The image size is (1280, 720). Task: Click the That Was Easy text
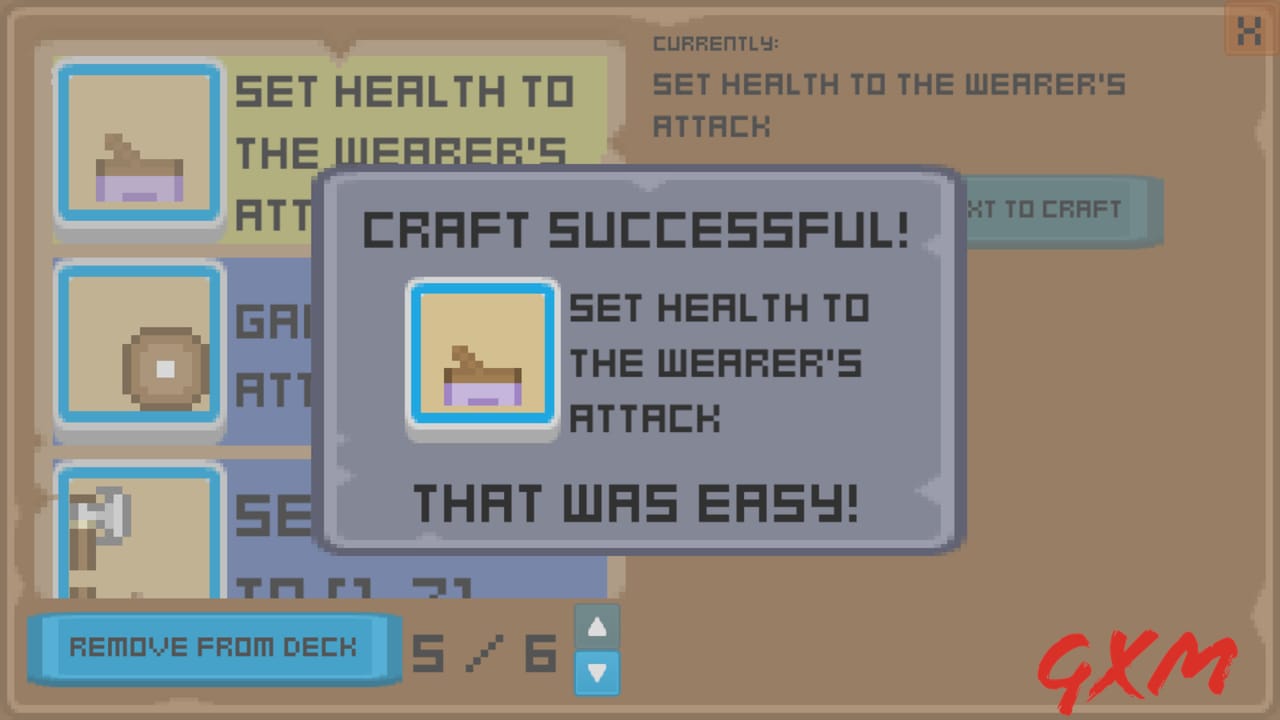637,504
